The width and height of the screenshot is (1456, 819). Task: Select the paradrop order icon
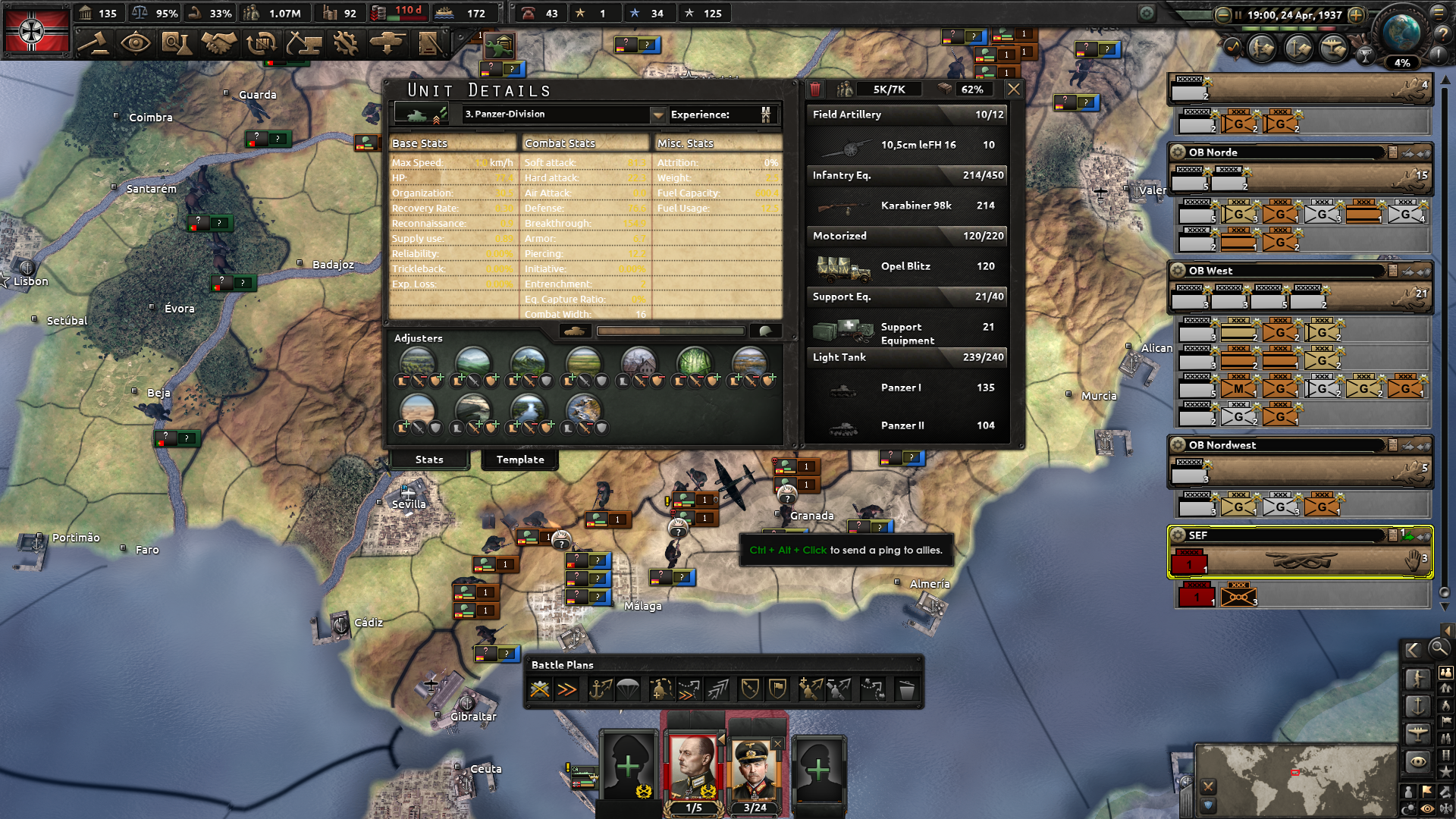click(627, 689)
